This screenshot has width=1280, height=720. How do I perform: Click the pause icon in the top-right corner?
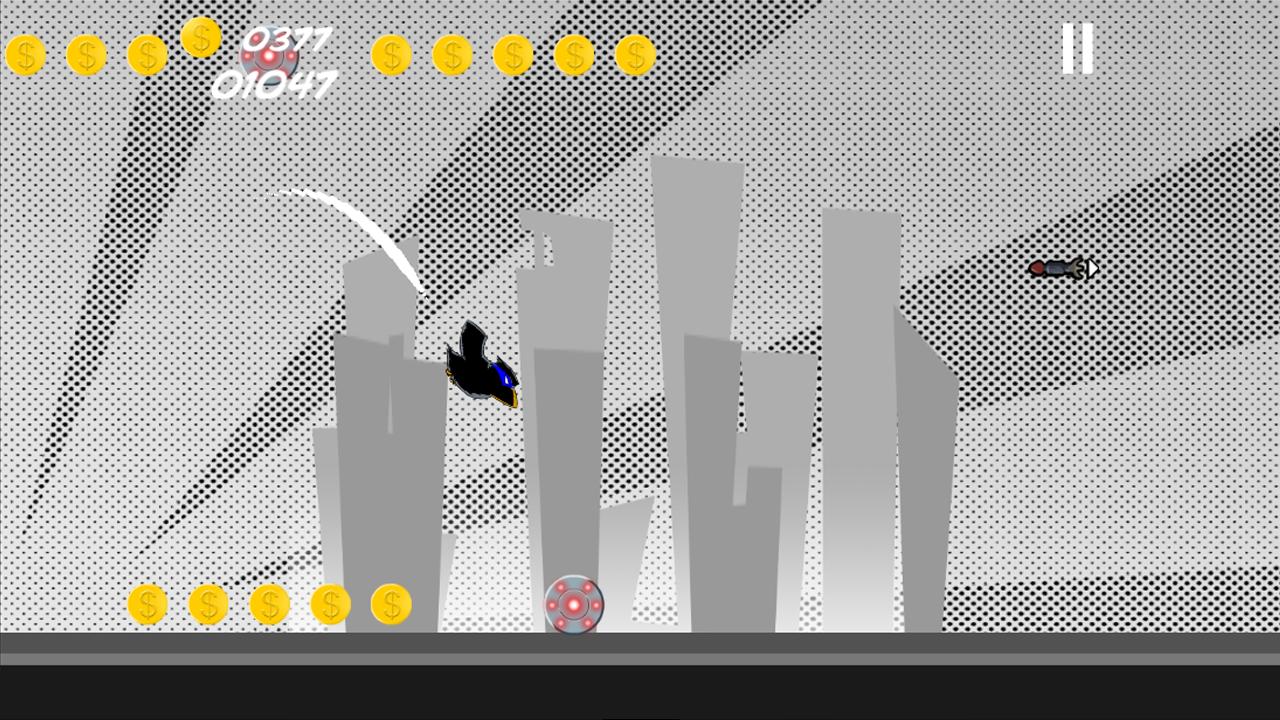tap(1077, 48)
